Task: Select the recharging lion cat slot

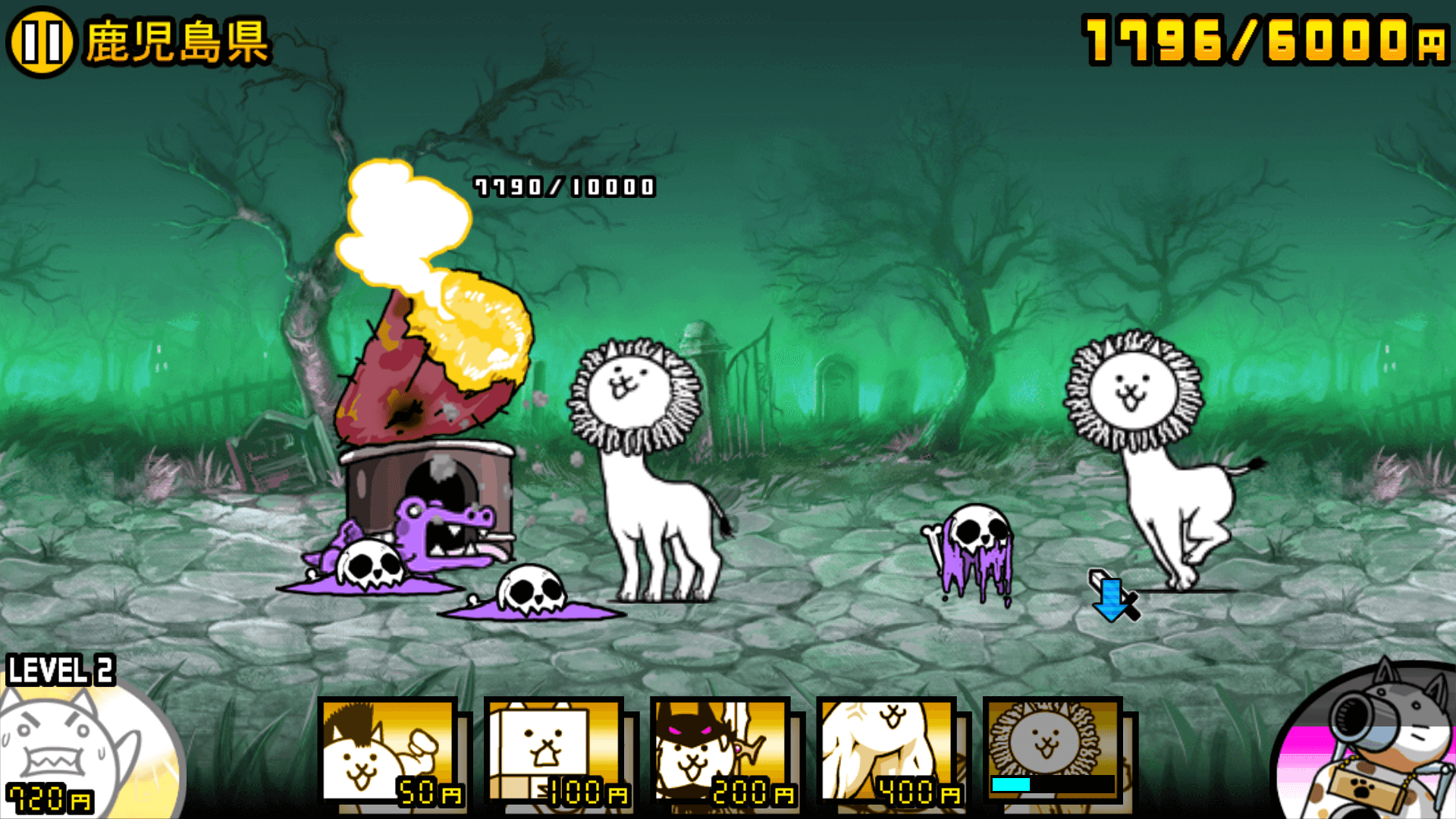Action: pos(1053,751)
